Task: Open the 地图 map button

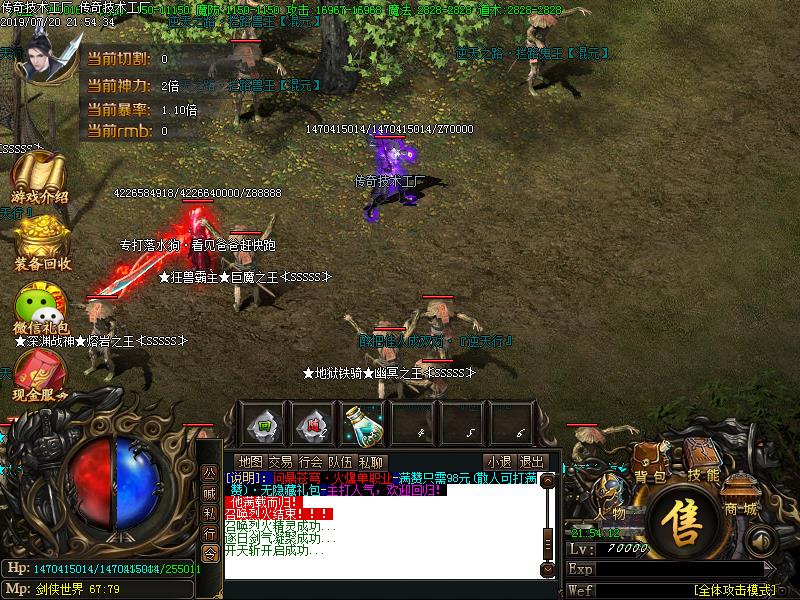Action: point(251,462)
